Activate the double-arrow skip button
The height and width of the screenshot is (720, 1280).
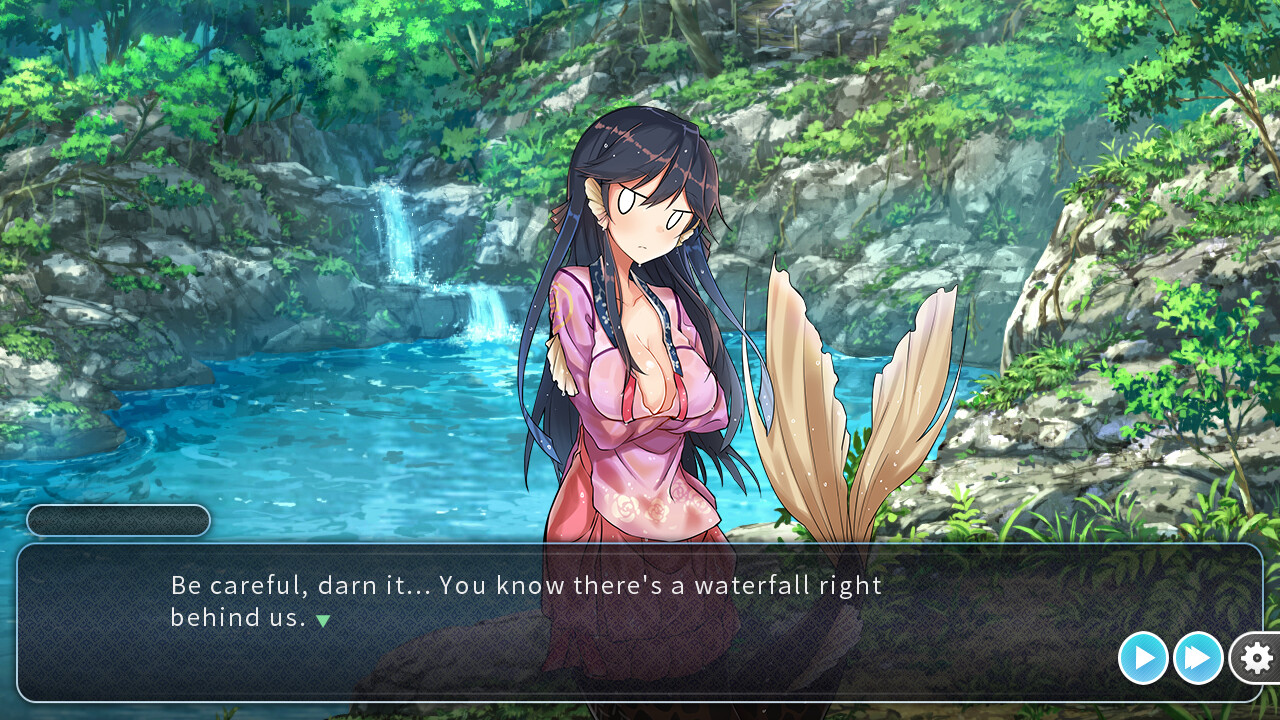click(1198, 658)
